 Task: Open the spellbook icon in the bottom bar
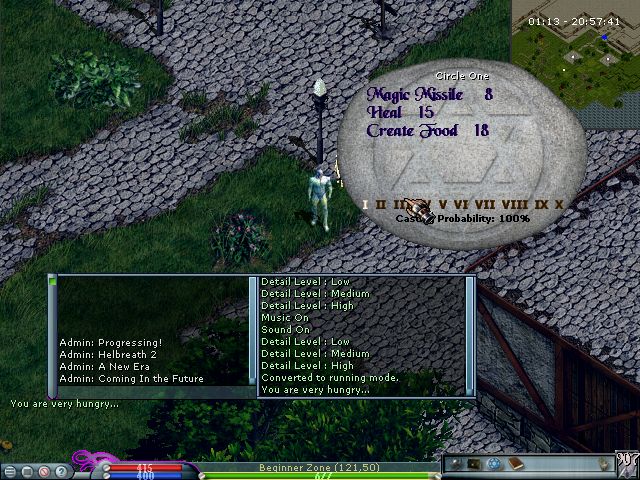coord(516,464)
